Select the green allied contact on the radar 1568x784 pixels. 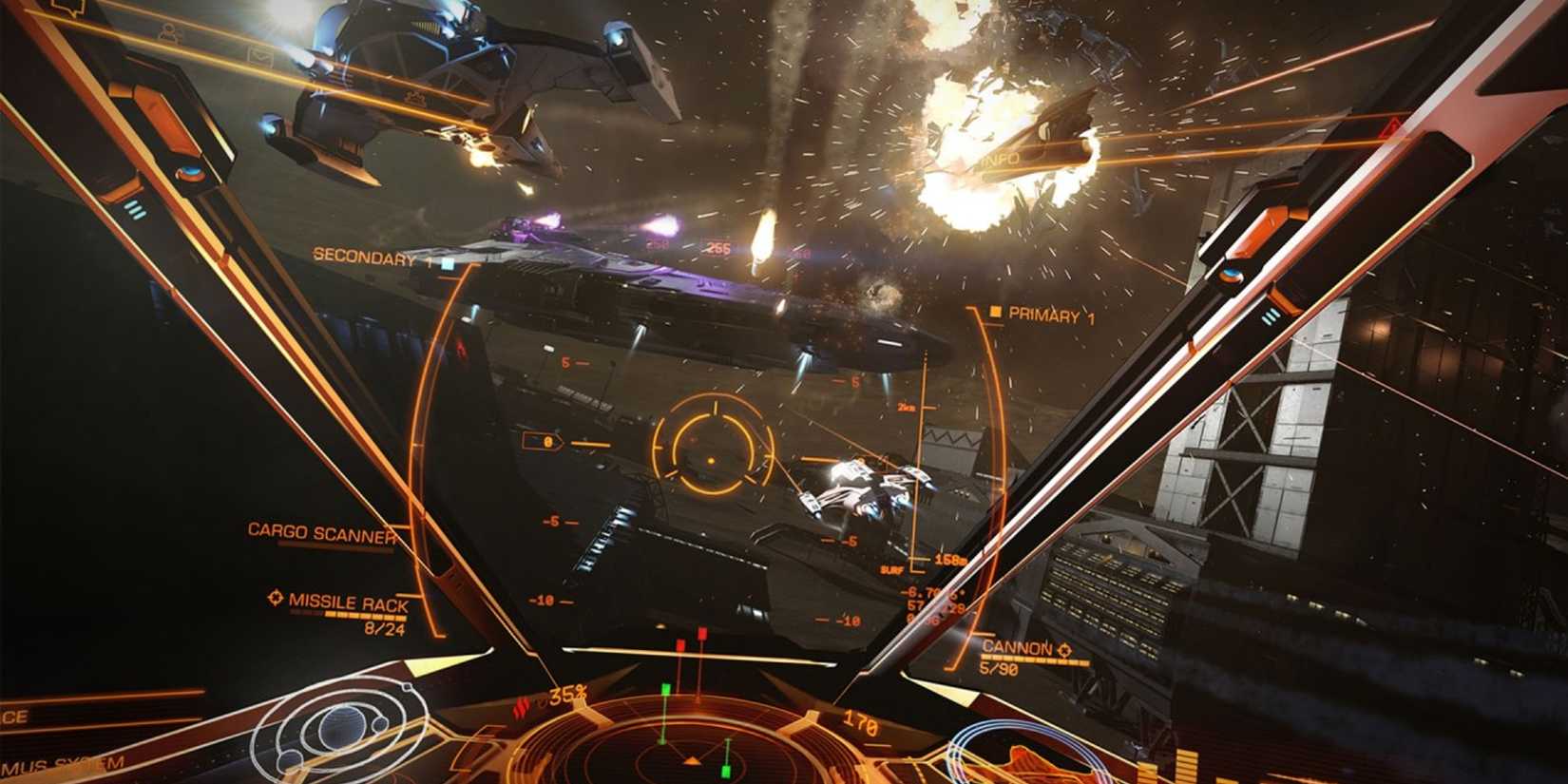(665, 689)
